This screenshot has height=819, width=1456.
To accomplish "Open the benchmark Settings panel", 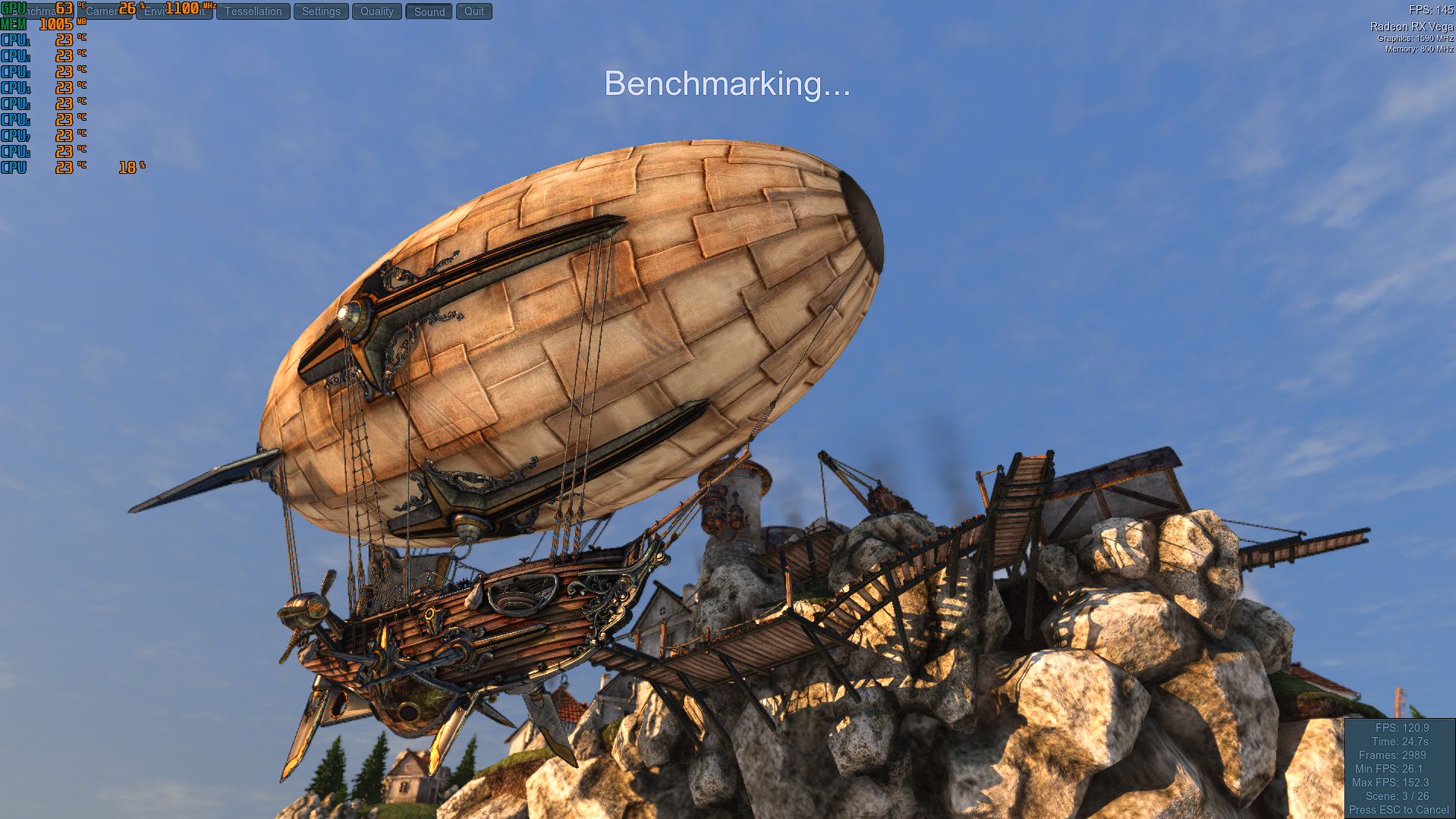I will coord(321,11).
